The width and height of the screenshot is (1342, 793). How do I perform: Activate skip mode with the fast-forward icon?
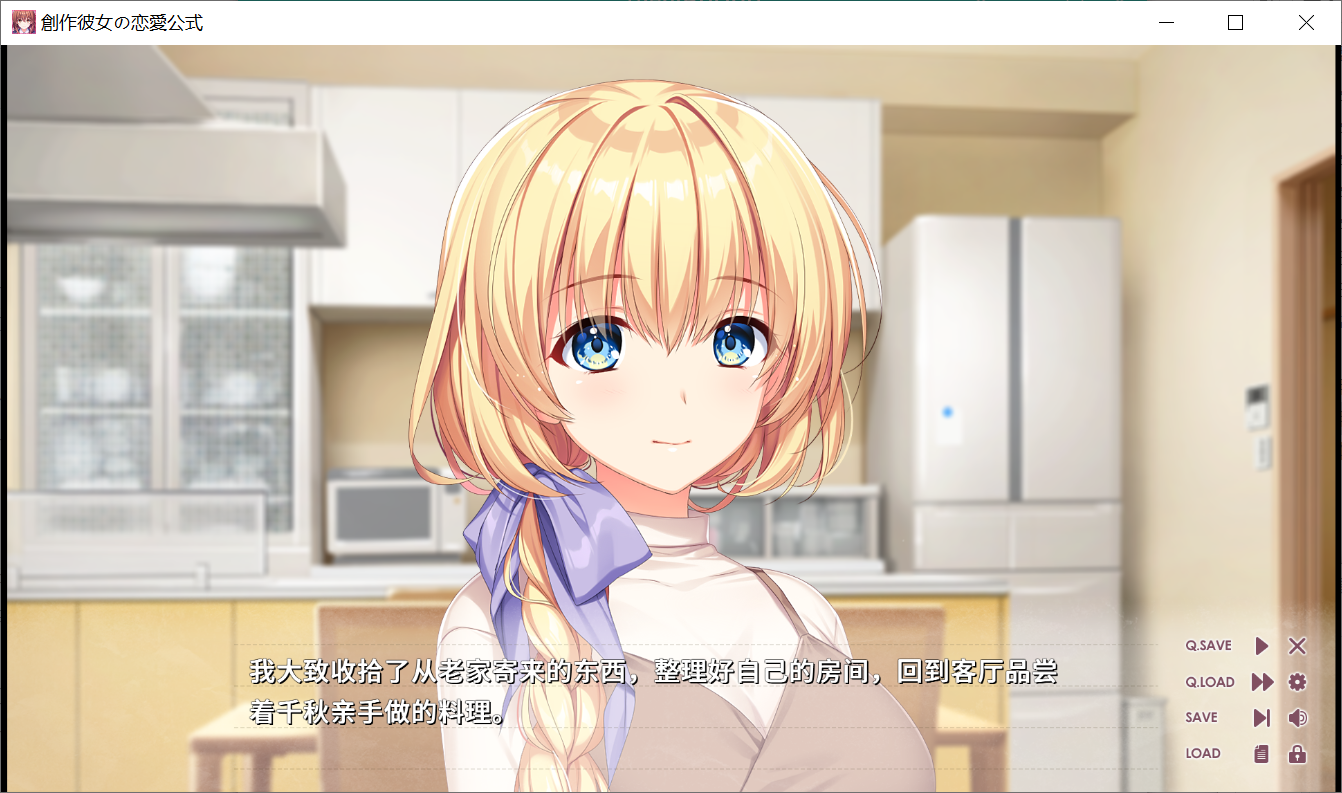pyautogui.click(x=1262, y=682)
